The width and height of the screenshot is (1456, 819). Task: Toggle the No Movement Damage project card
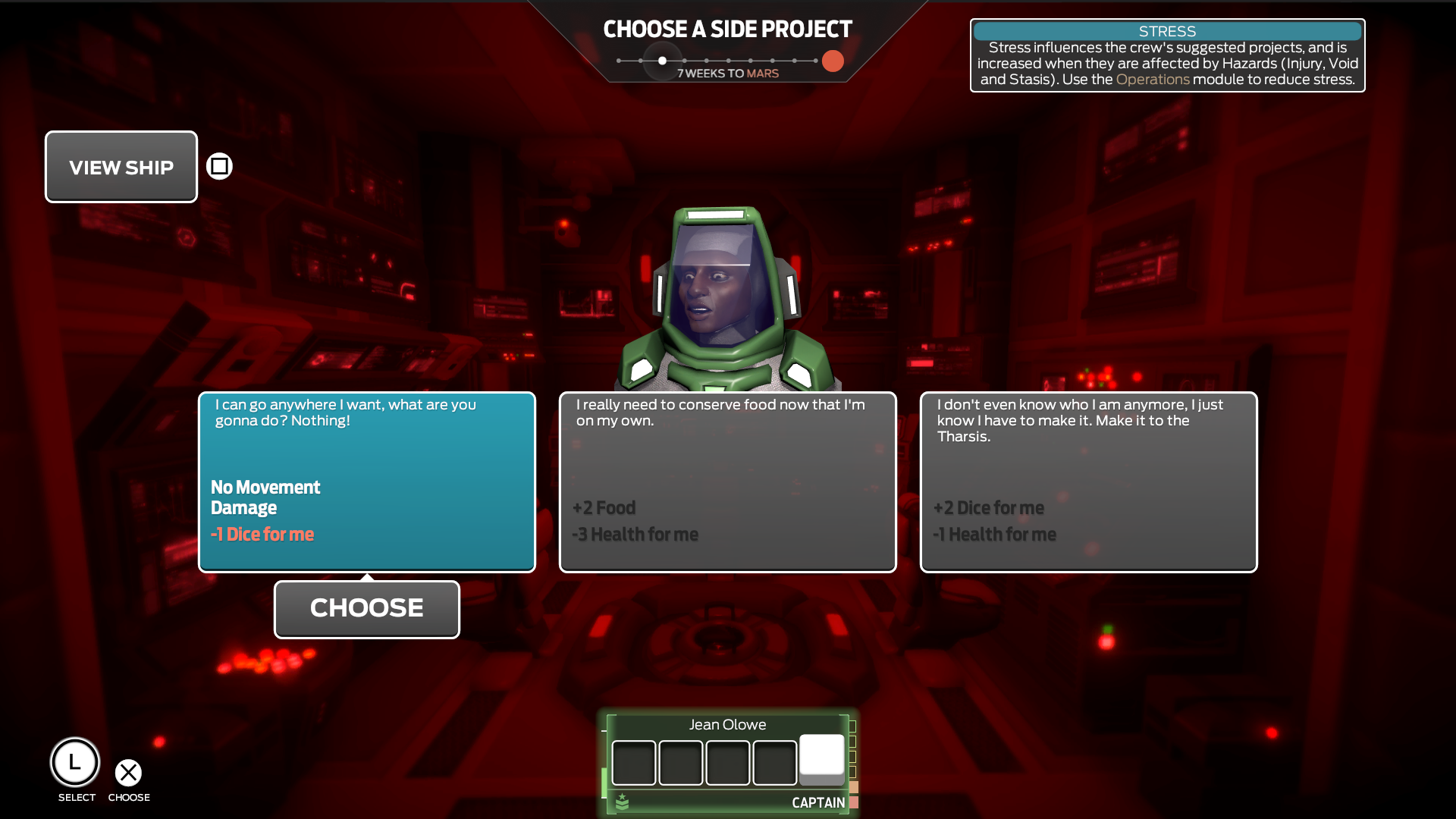tap(366, 482)
